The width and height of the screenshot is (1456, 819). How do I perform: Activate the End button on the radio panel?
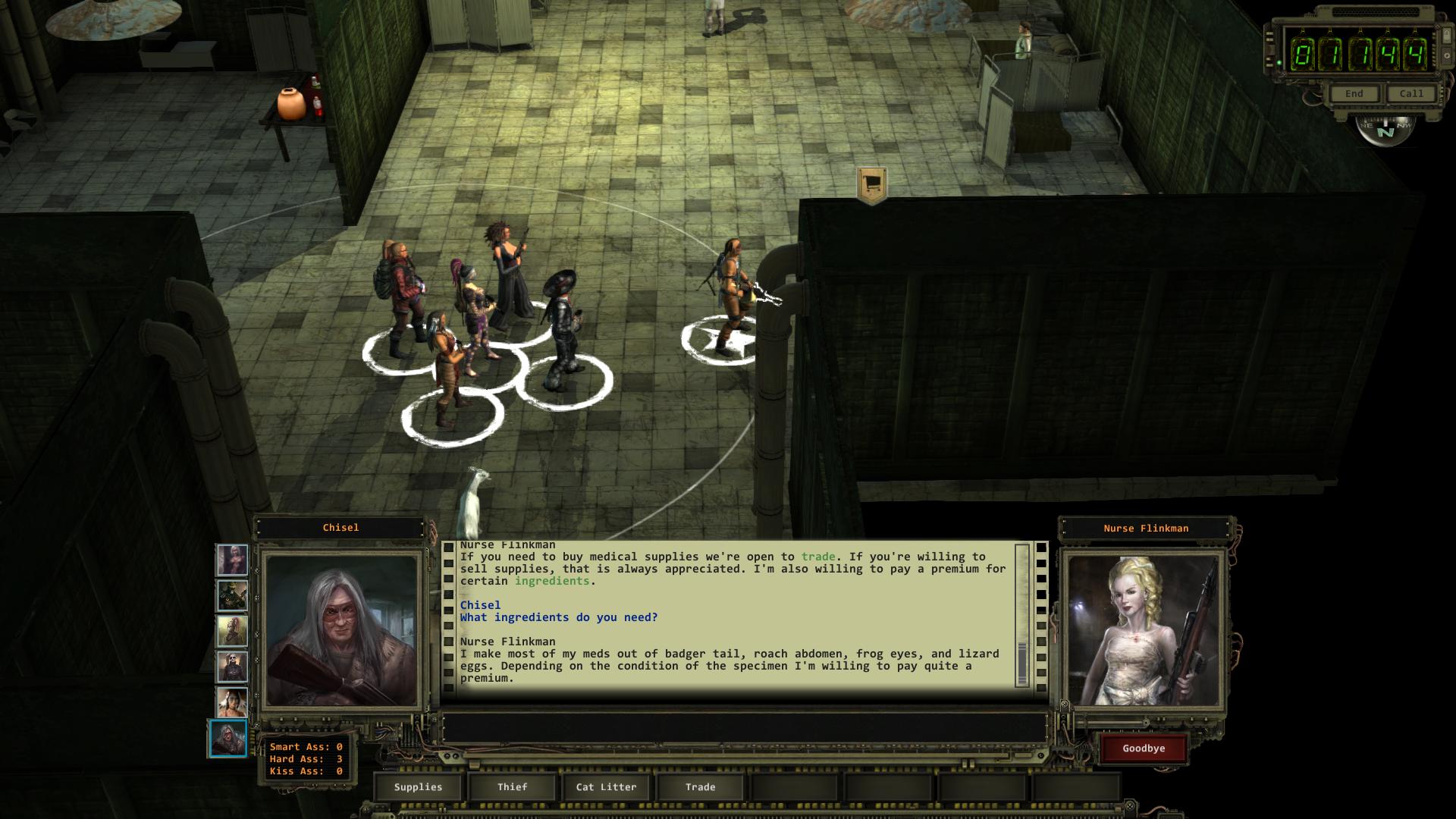pyautogui.click(x=1354, y=94)
